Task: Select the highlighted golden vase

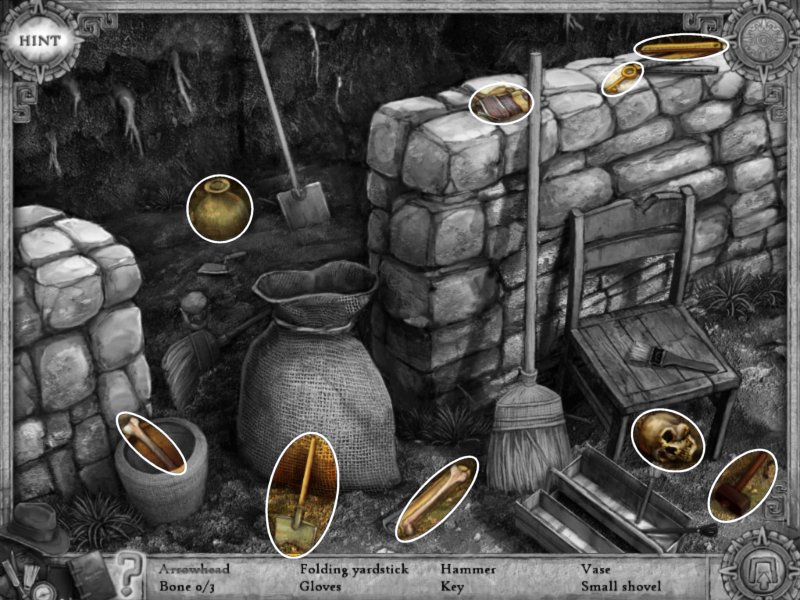Action: click(x=219, y=208)
